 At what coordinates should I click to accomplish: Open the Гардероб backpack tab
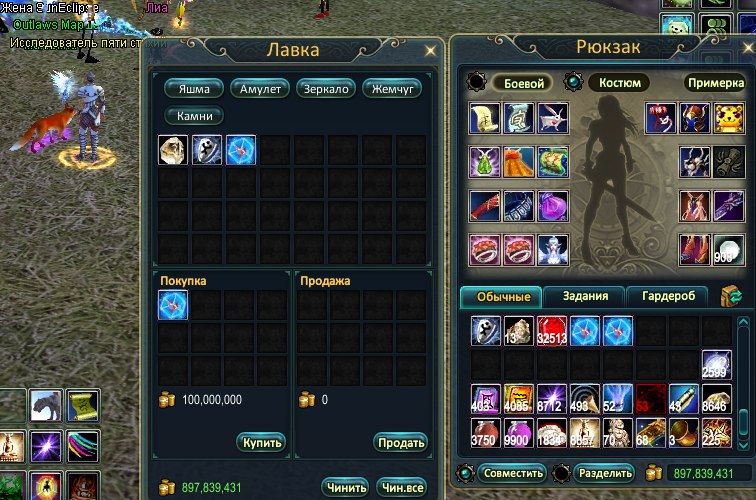(x=667, y=296)
